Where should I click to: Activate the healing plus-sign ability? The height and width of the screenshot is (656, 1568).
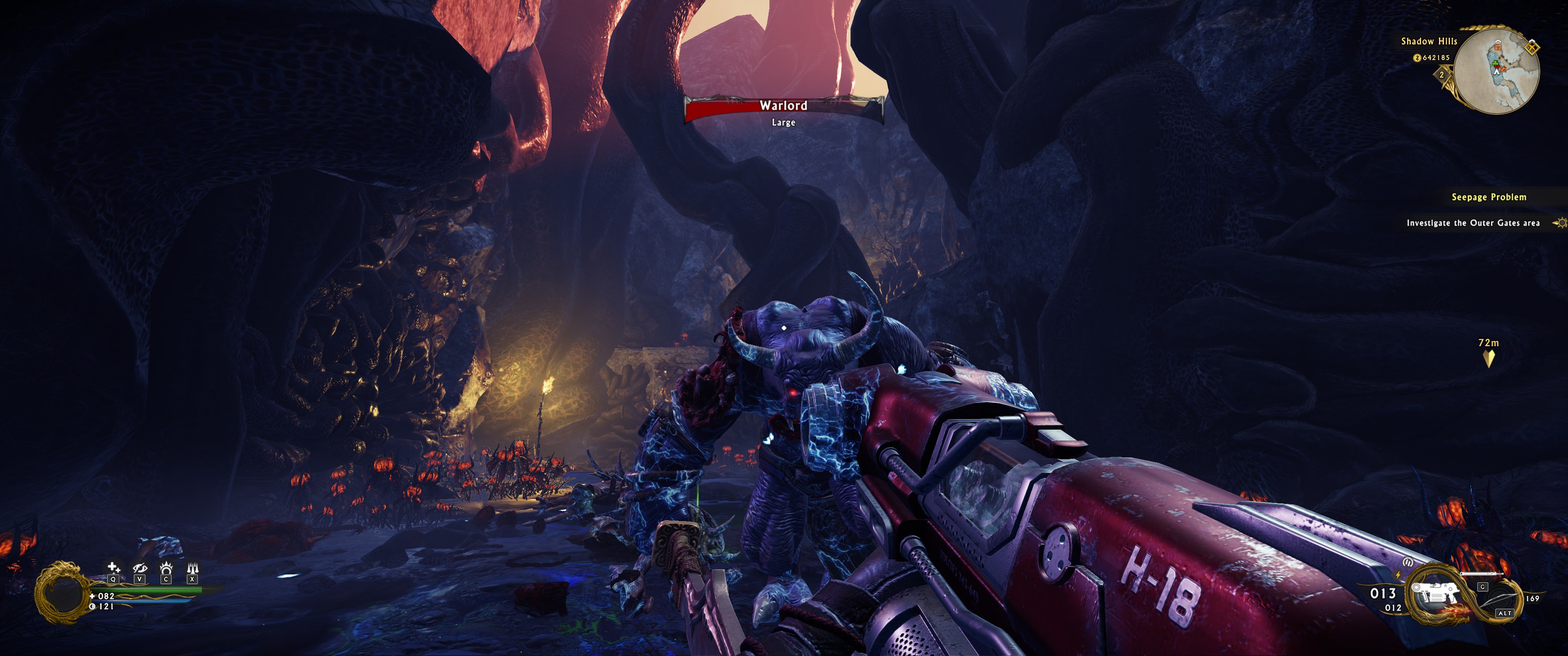point(113,568)
